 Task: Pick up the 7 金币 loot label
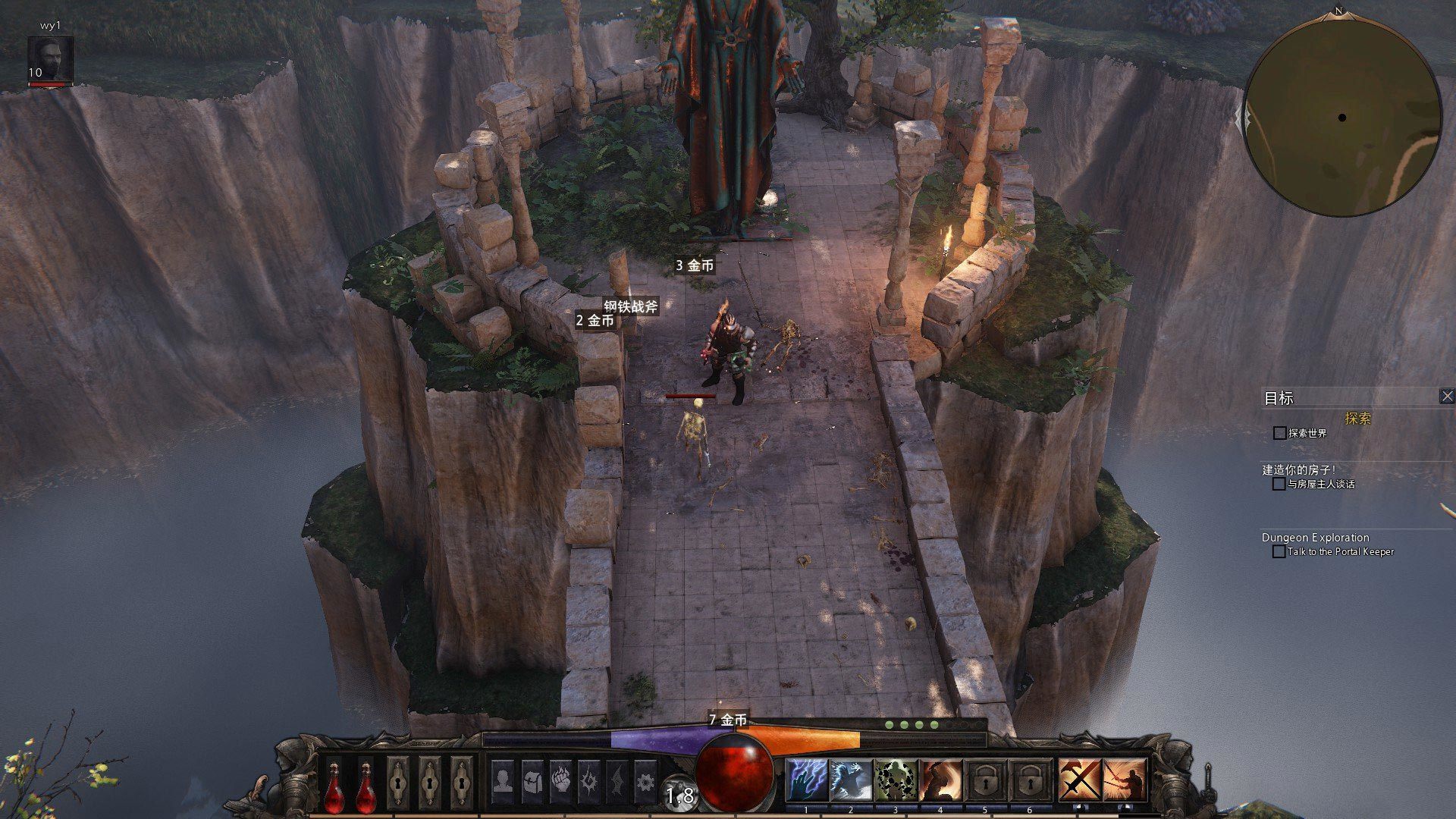click(728, 719)
